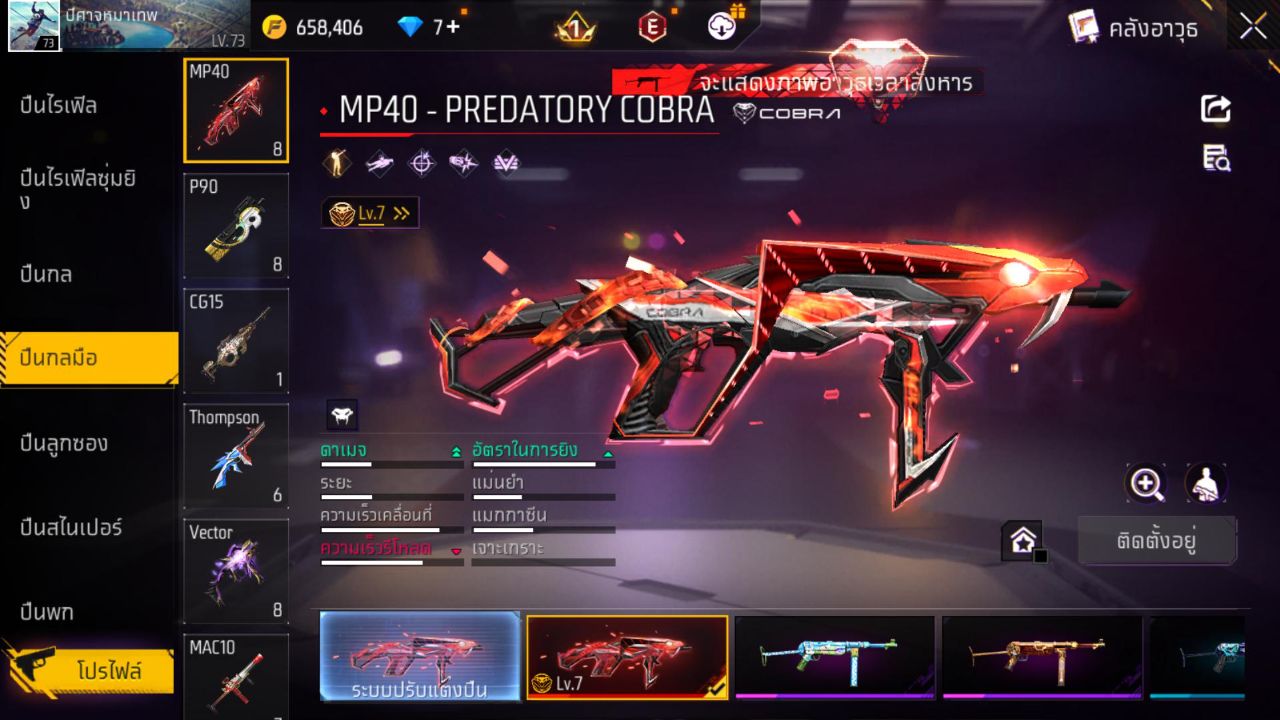Expand the Lv.7 weapon level details
The width and height of the screenshot is (1280, 720).
pyautogui.click(x=370, y=212)
